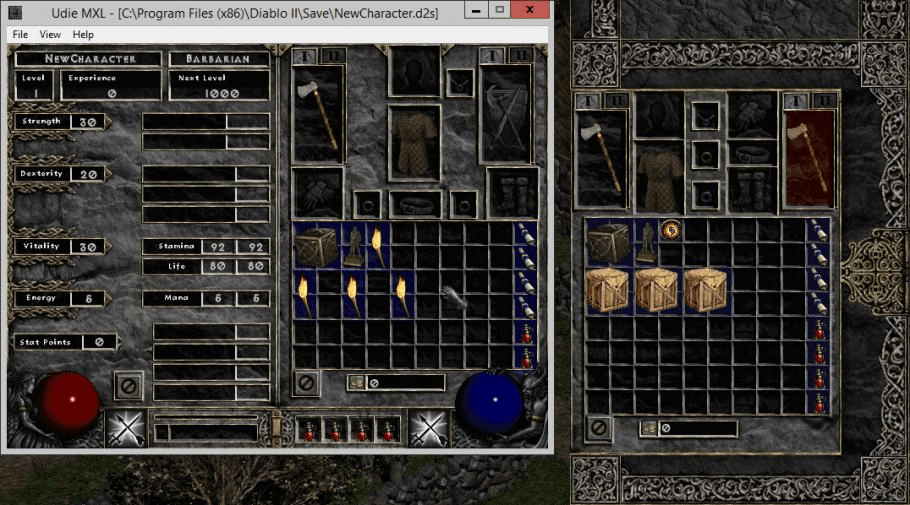Edit the Stat Points value
Viewport: 910px width, 505px height.
click(x=100, y=342)
